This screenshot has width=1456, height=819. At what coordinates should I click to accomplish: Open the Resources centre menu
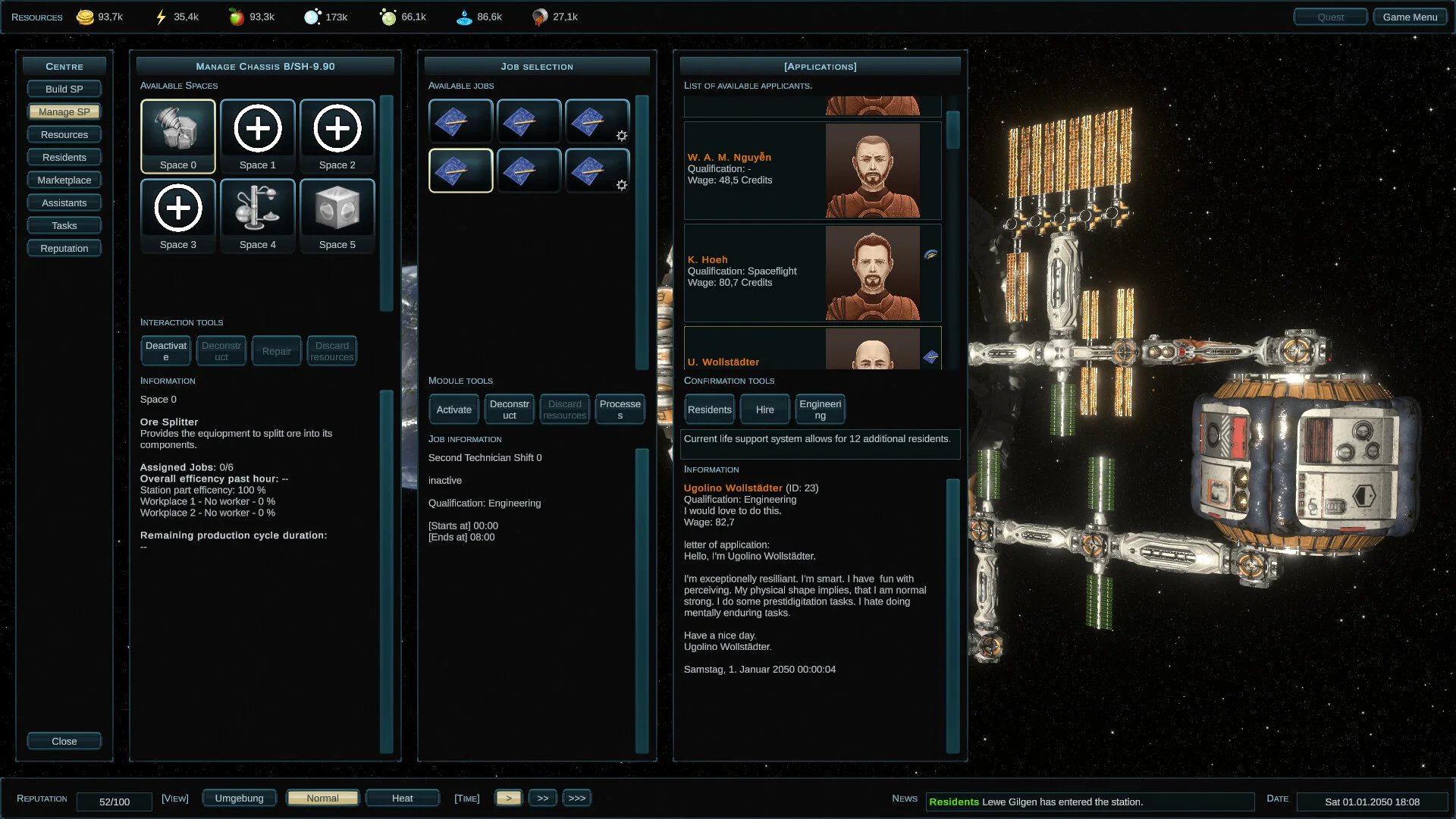(x=64, y=134)
